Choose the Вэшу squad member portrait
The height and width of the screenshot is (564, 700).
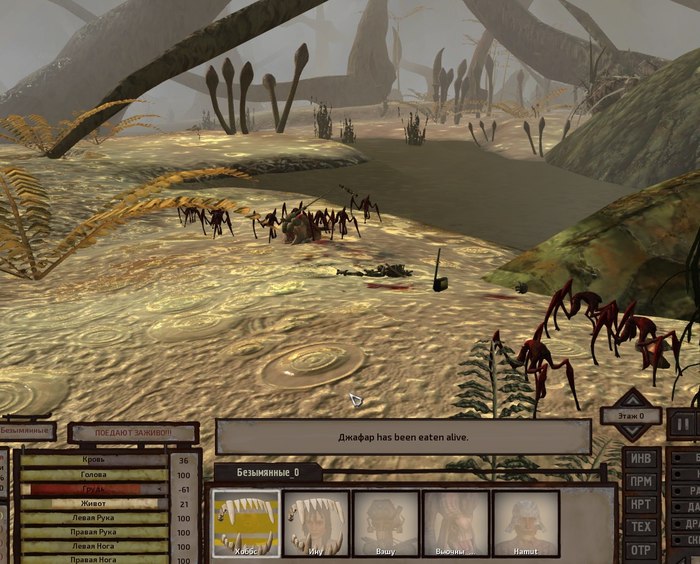386,522
